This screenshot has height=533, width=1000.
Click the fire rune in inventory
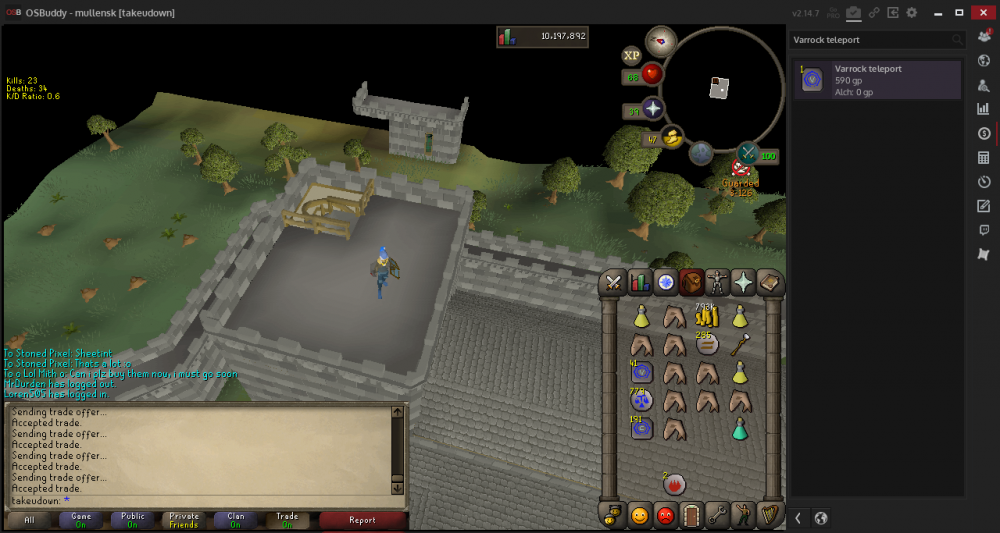(x=675, y=485)
